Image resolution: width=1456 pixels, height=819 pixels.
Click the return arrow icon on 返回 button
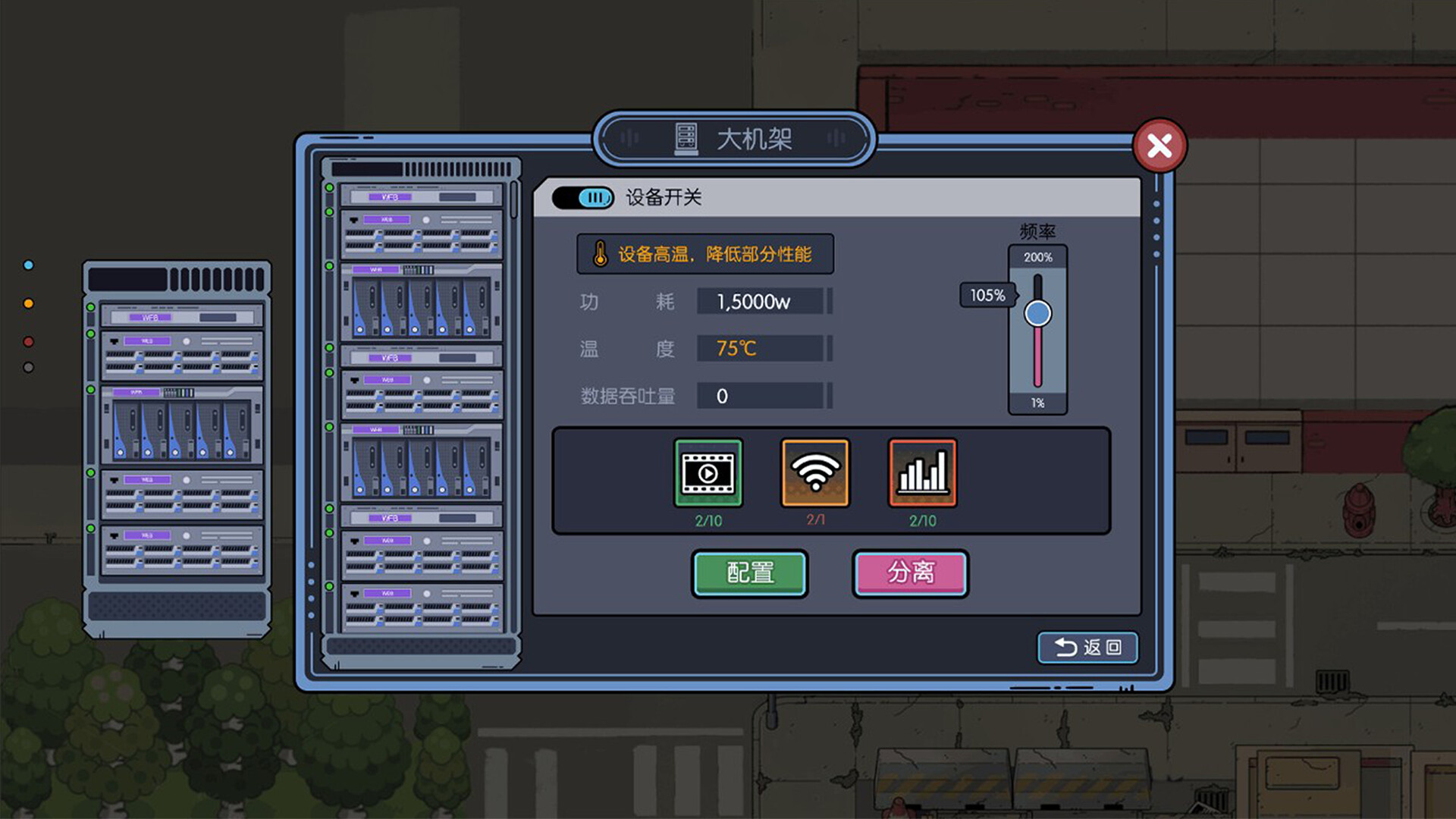pyautogui.click(x=1065, y=648)
